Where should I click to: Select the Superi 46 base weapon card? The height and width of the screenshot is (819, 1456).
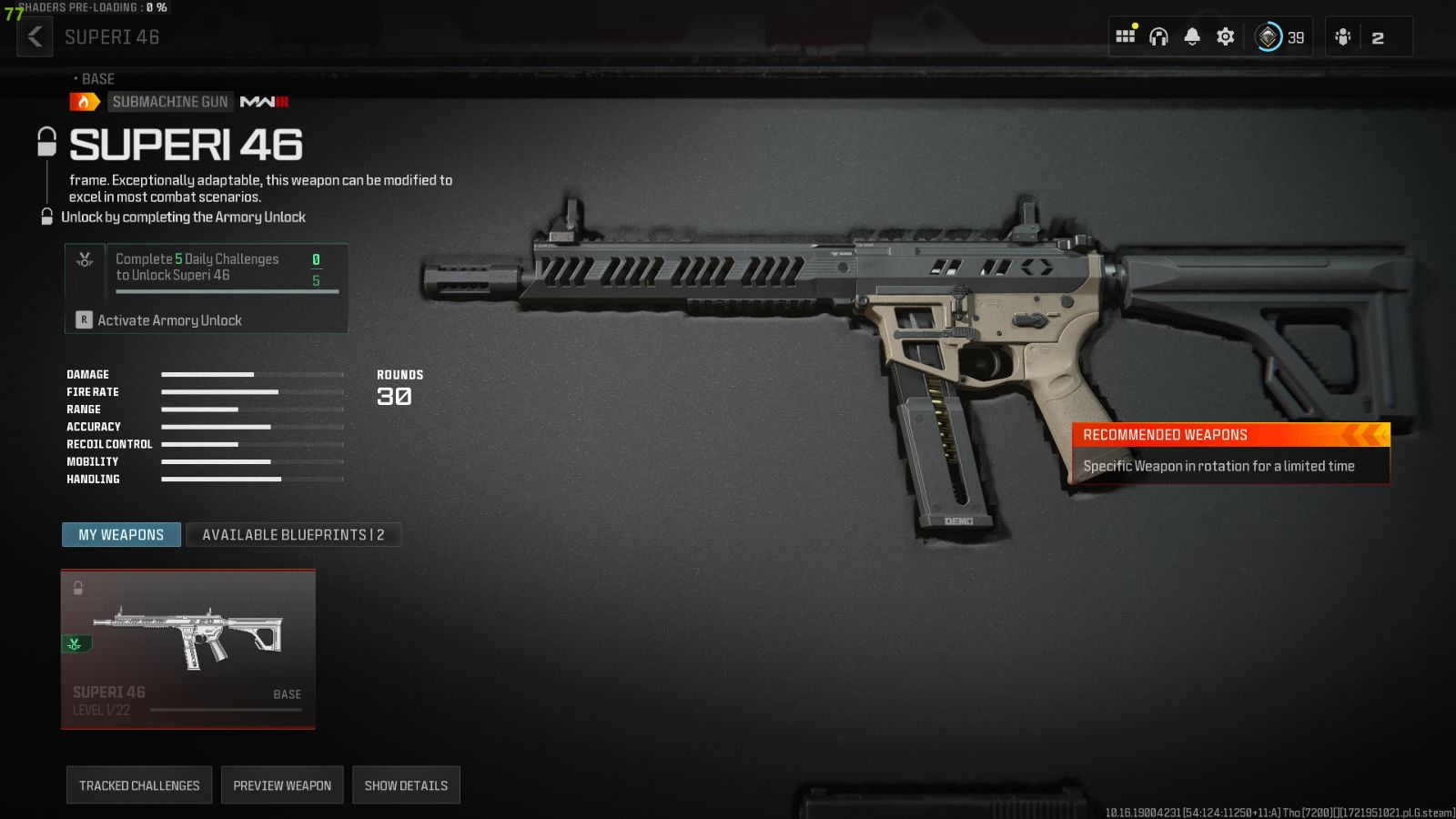point(188,649)
